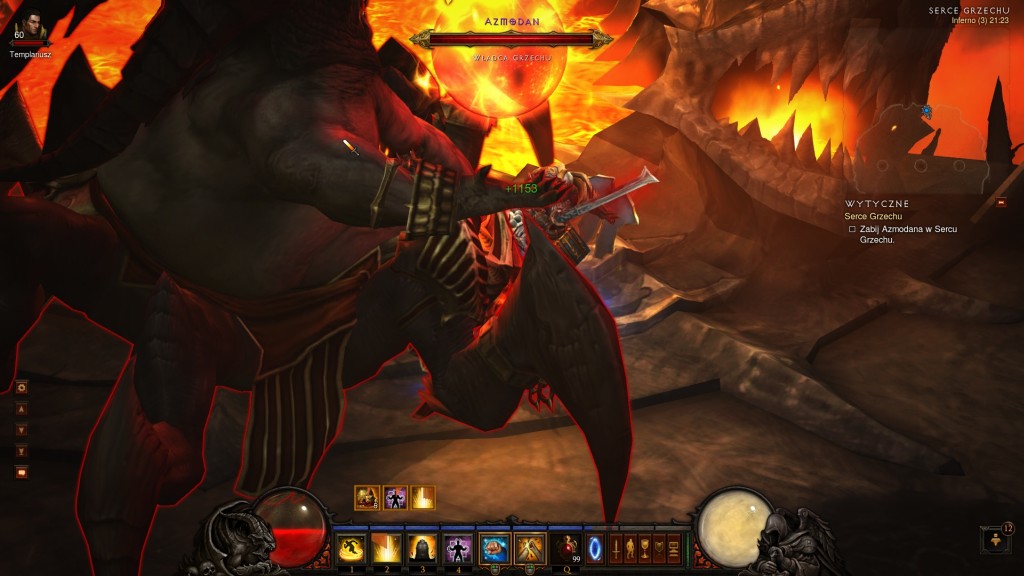The width and height of the screenshot is (1024, 576).
Task: Collapse the Wytyczne objectives tracker
Action: coord(1002,203)
